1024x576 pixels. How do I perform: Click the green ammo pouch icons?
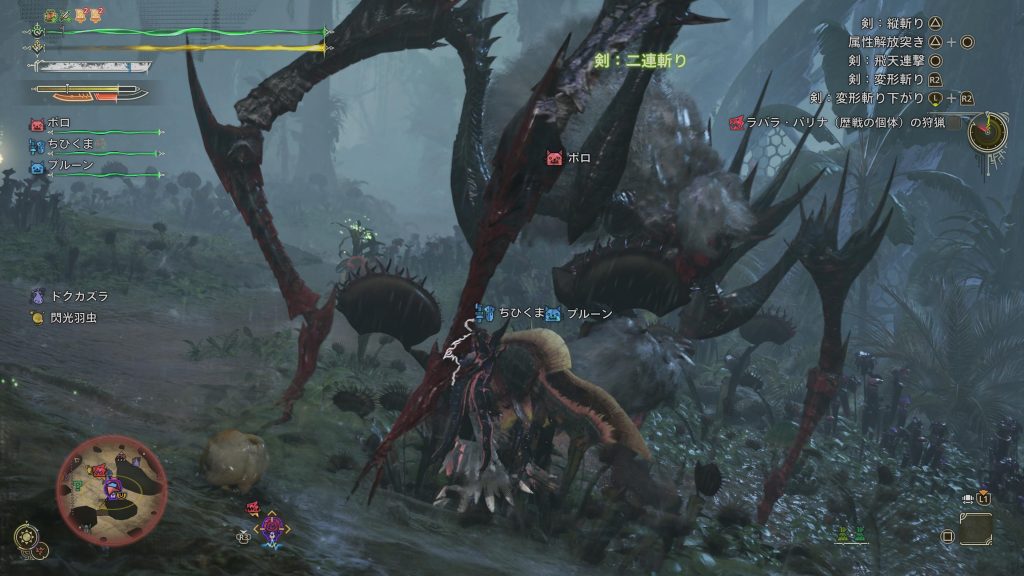tap(849, 535)
